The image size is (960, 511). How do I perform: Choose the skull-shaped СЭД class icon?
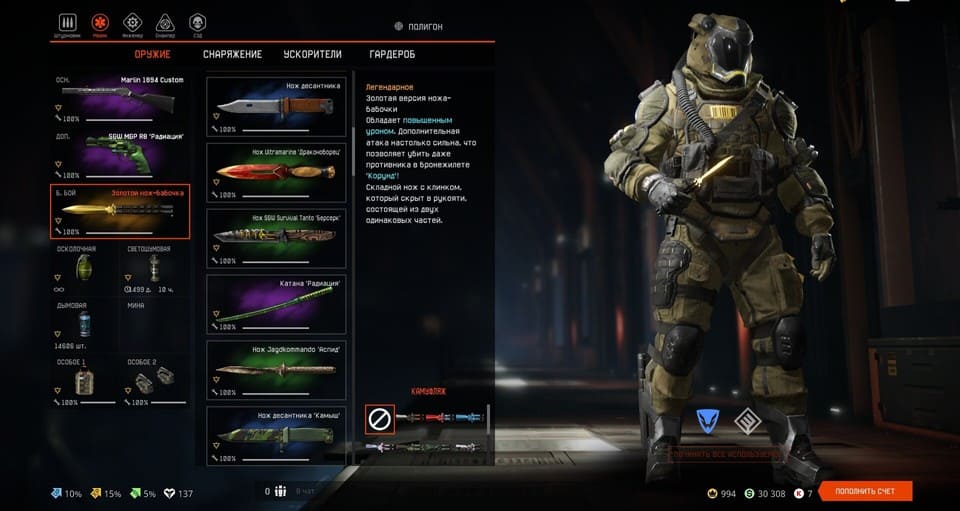pyautogui.click(x=197, y=23)
